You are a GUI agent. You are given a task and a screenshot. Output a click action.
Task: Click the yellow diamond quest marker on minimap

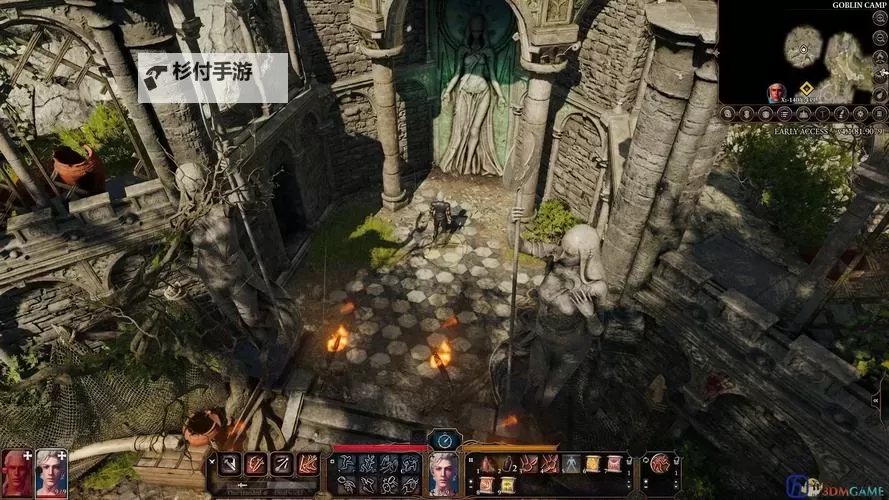click(806, 90)
